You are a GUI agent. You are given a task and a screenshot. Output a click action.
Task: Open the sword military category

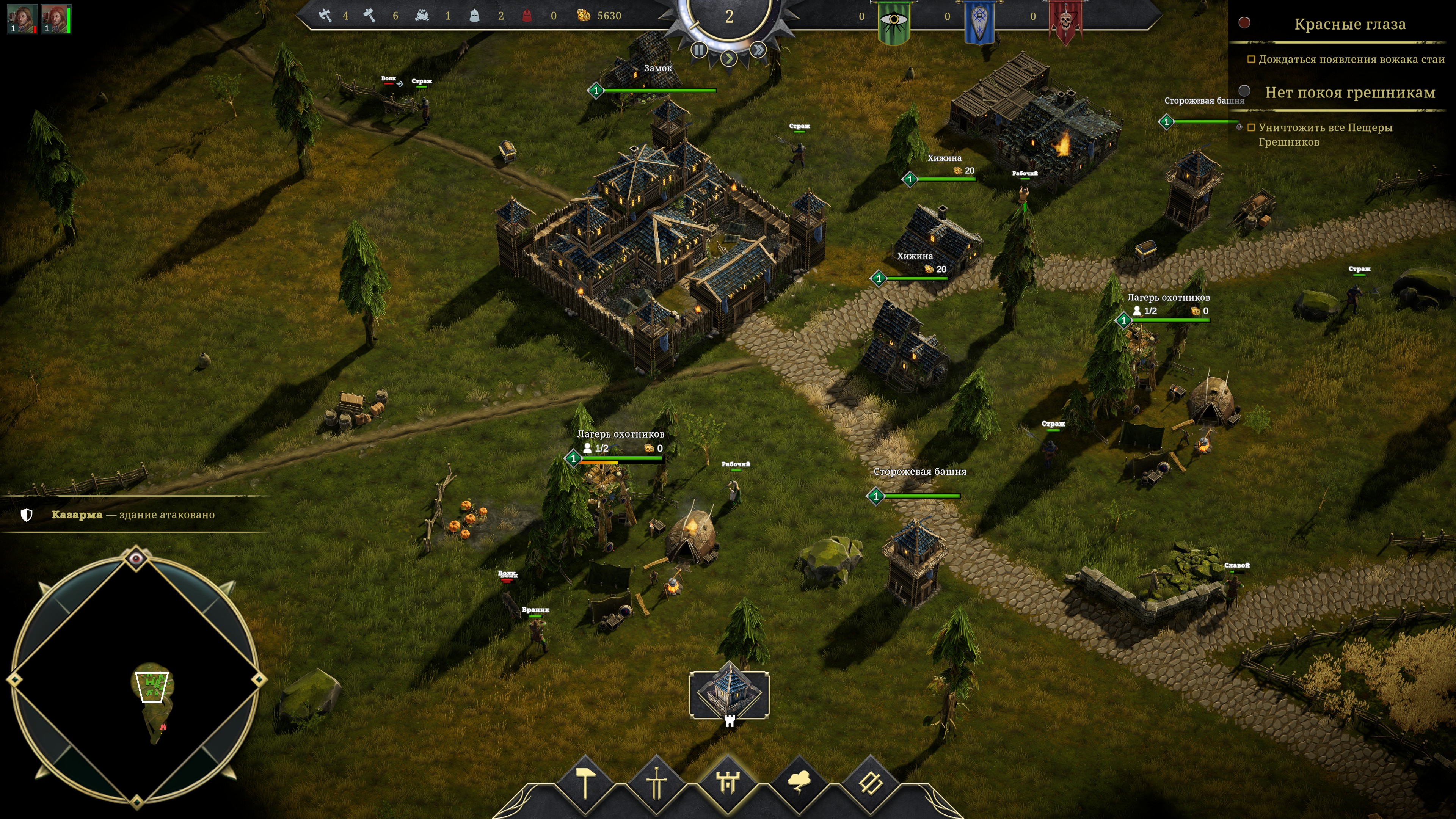click(x=656, y=783)
